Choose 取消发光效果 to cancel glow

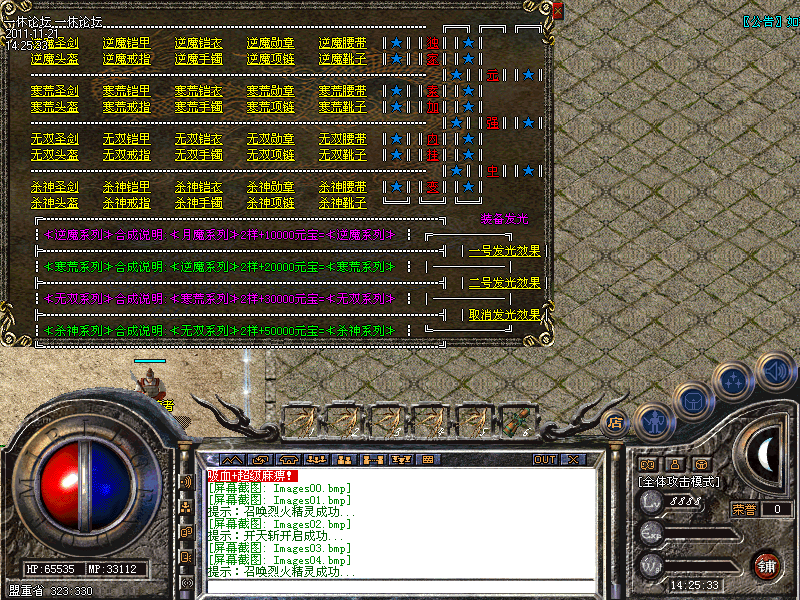coord(504,315)
